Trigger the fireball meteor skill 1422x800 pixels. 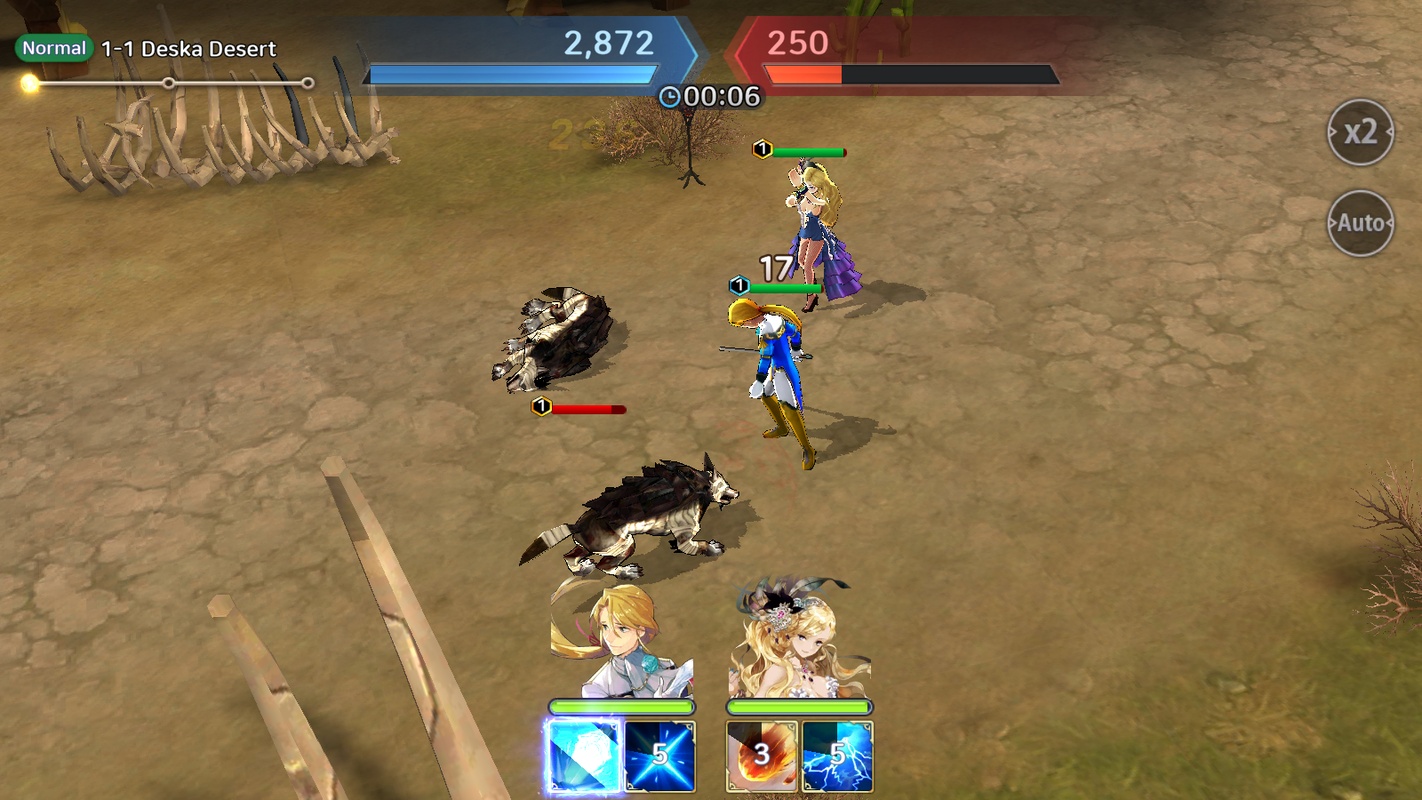[761, 756]
